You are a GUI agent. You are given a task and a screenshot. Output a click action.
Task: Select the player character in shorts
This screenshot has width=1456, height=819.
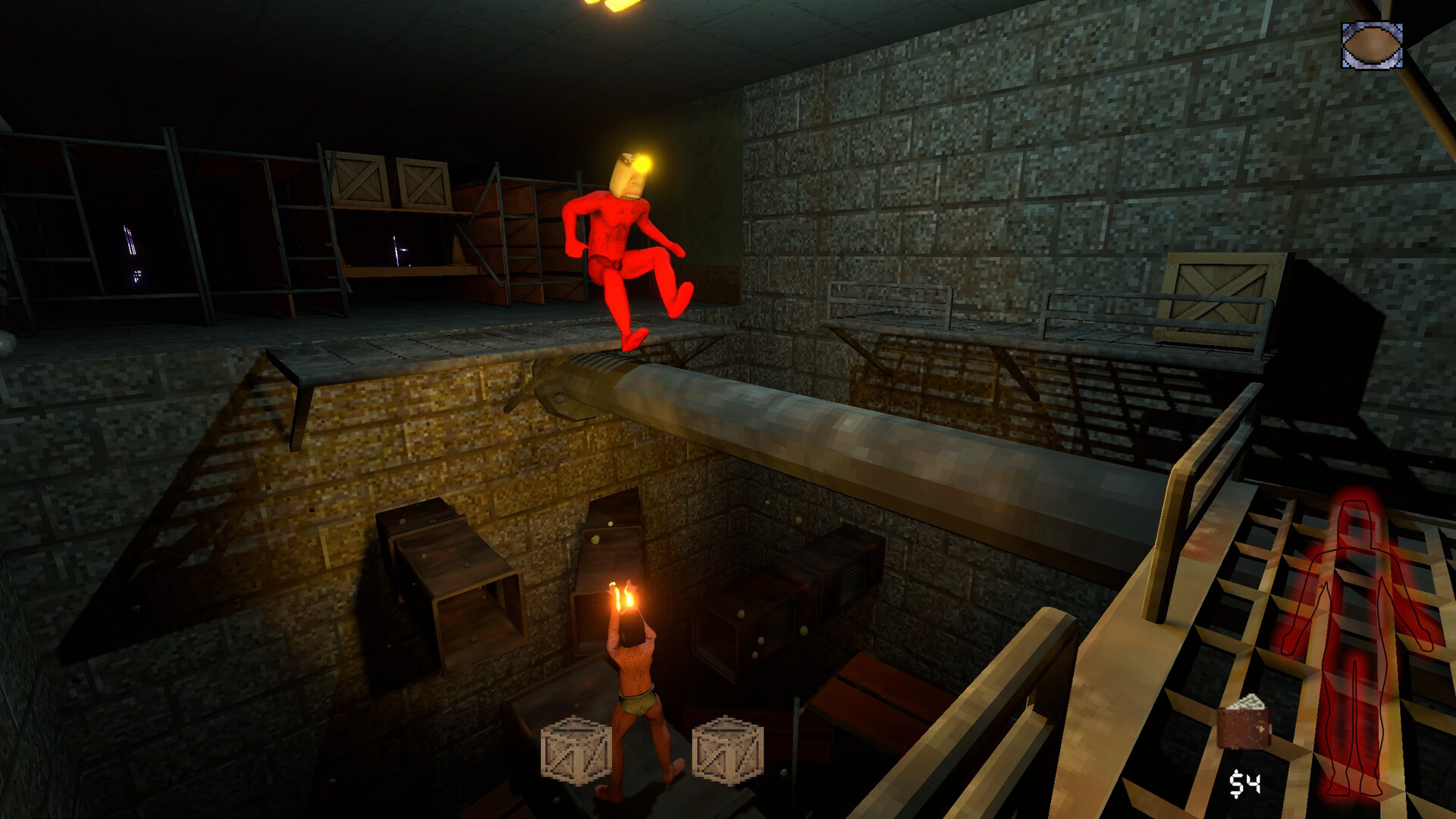(637, 698)
